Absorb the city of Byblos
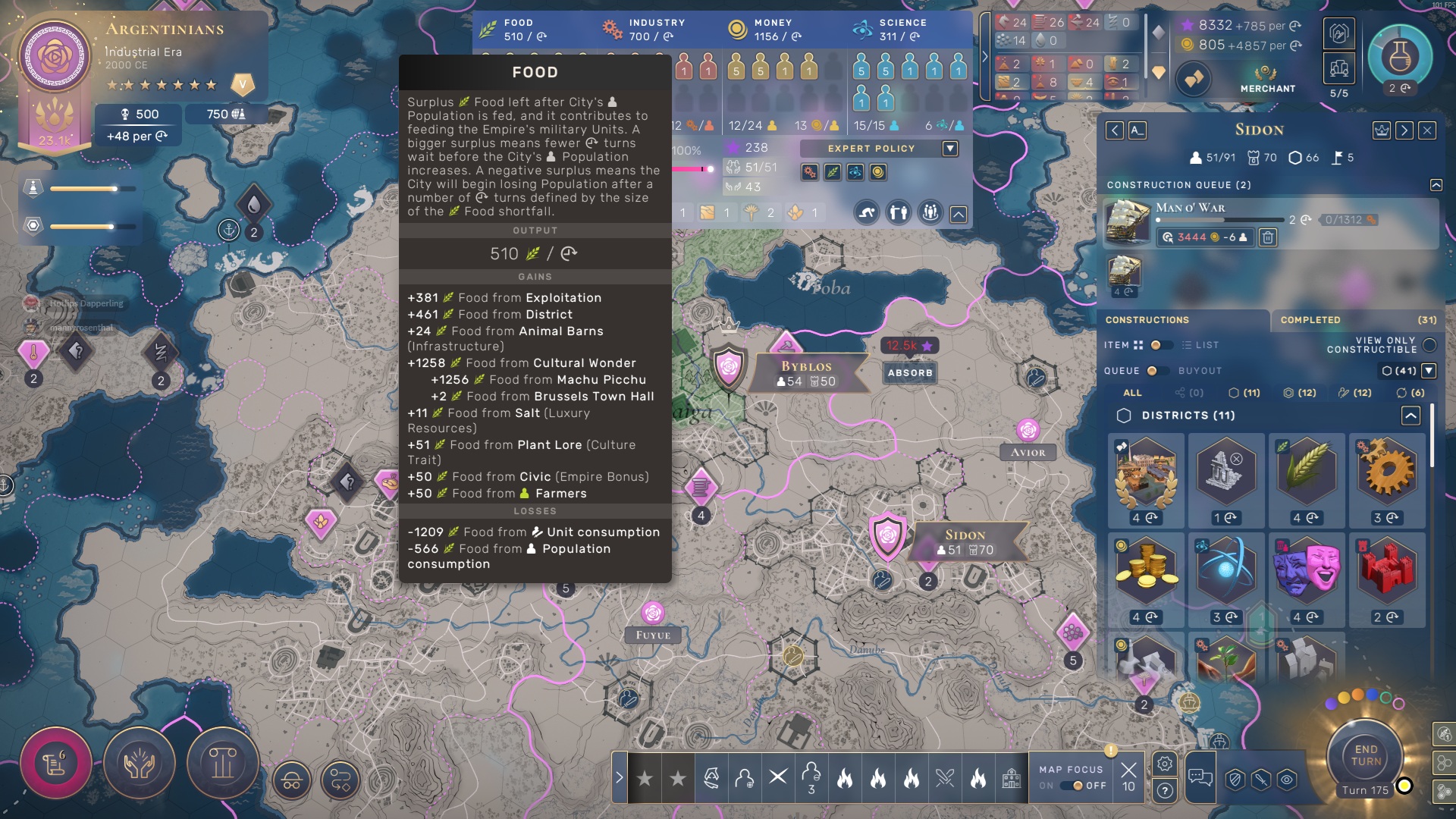The width and height of the screenshot is (1456, 819). tap(910, 372)
